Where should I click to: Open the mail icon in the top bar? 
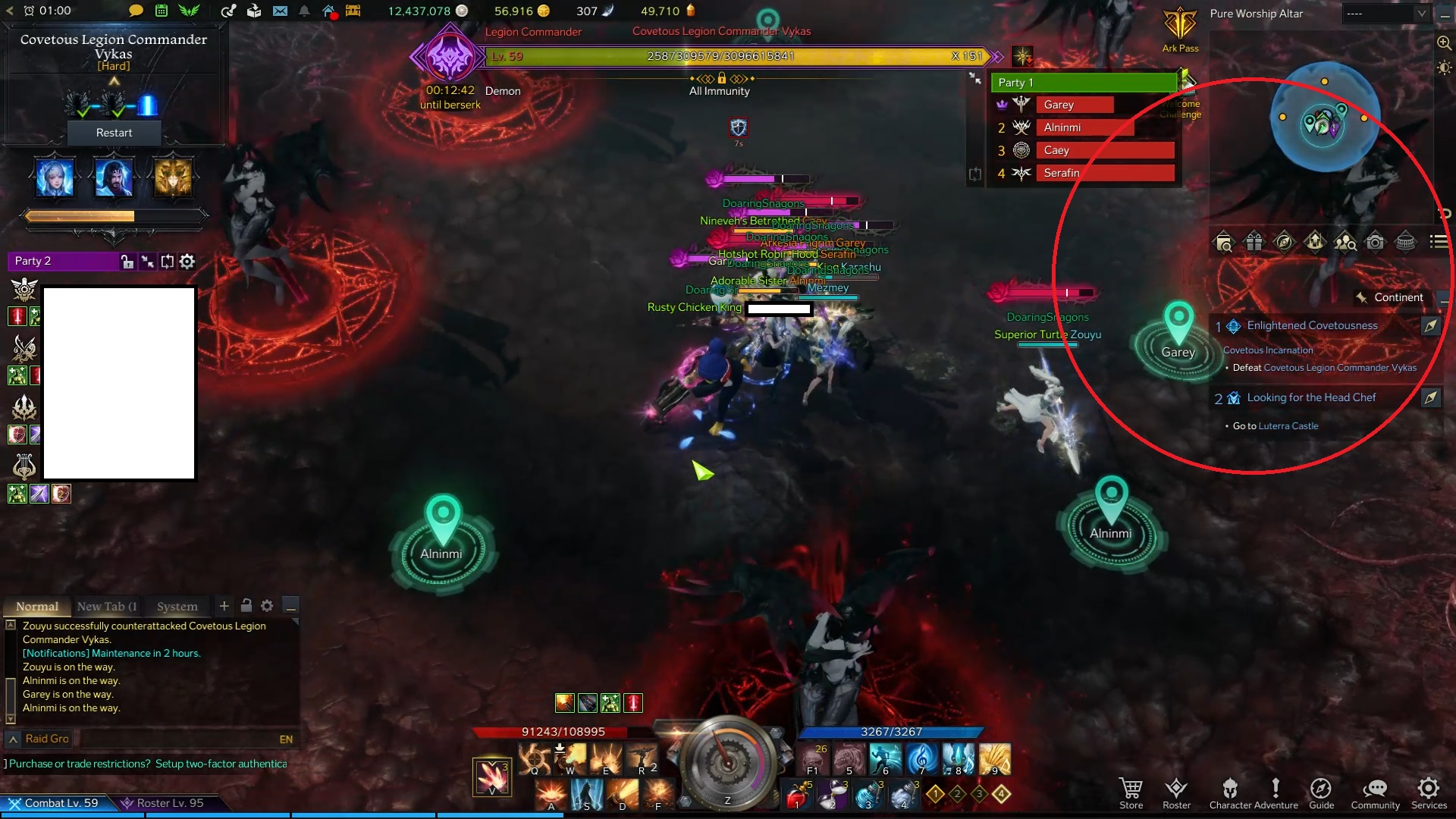(x=281, y=11)
